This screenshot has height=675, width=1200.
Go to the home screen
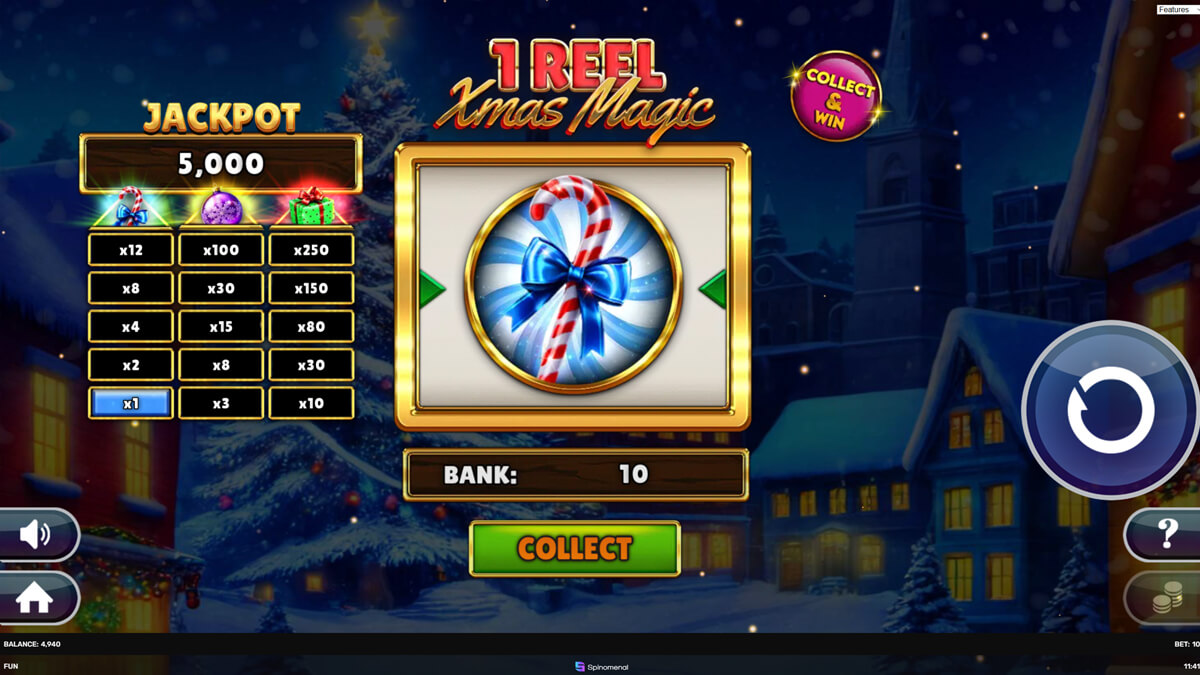(34, 598)
